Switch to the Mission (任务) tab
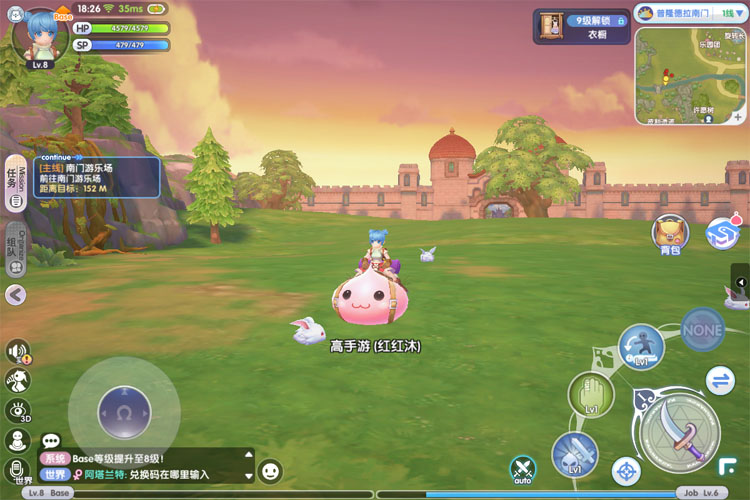This screenshot has height=500, width=750. tap(15, 184)
